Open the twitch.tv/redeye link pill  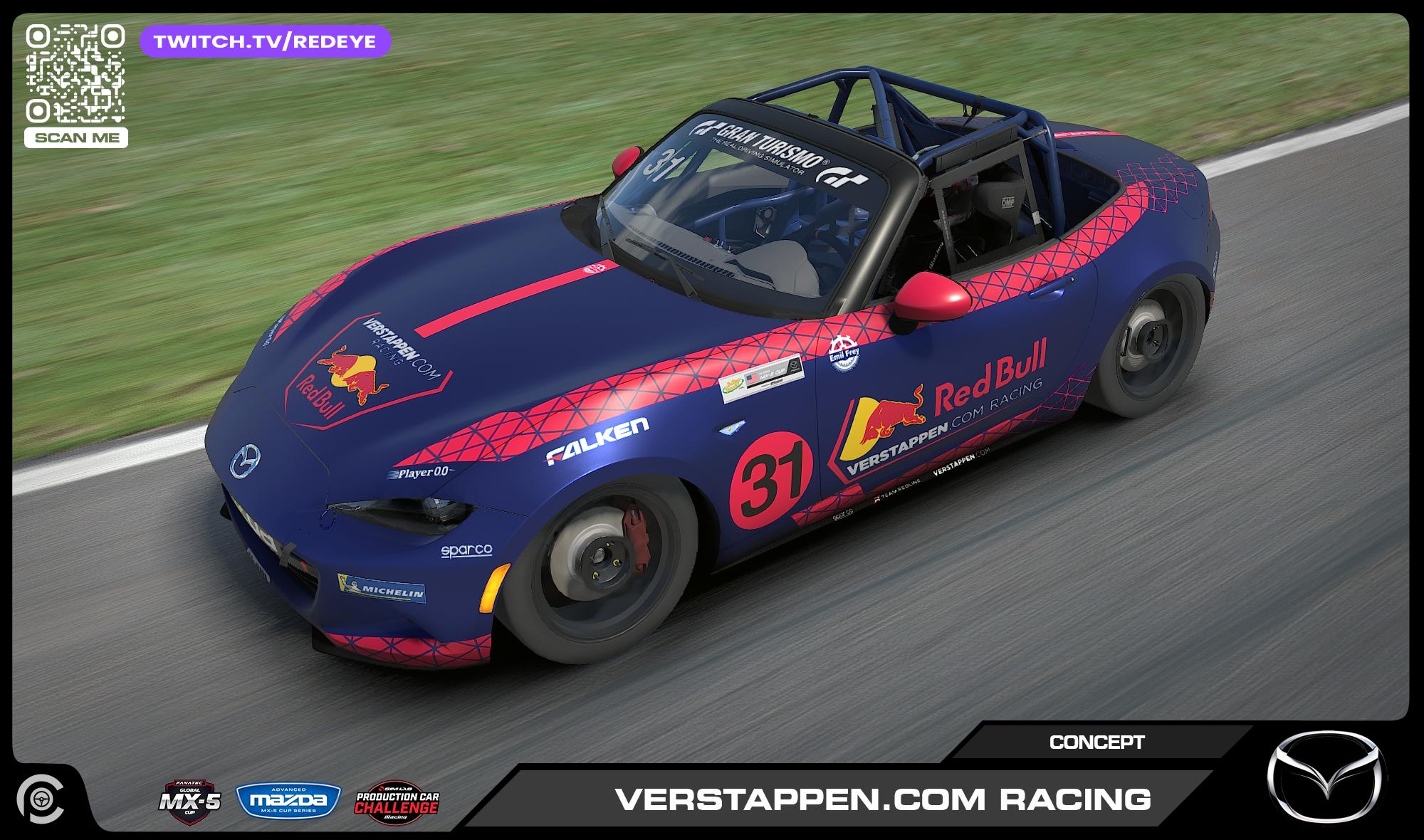[x=266, y=41]
